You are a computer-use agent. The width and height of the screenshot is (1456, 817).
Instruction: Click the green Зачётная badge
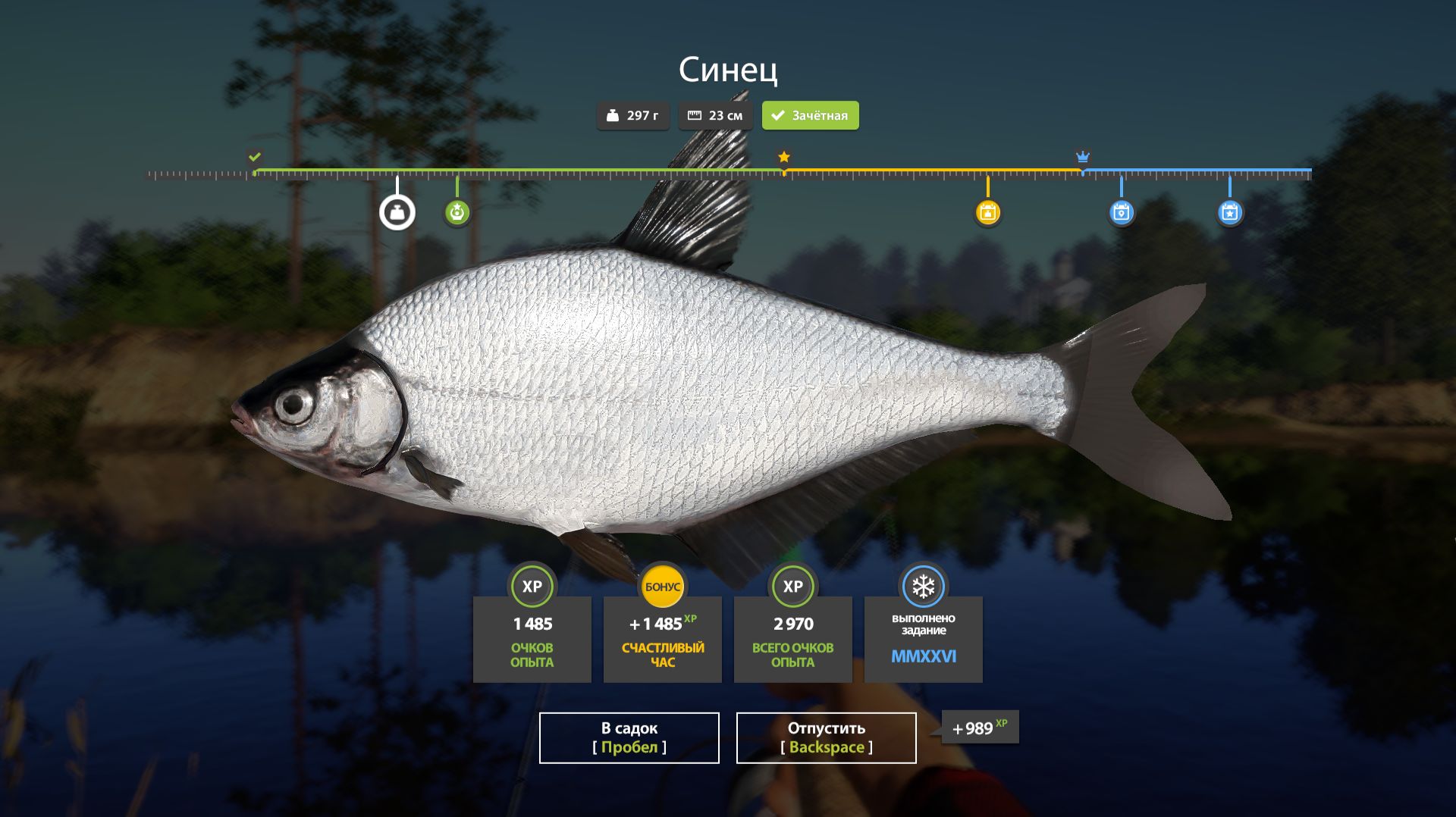pyautogui.click(x=810, y=115)
